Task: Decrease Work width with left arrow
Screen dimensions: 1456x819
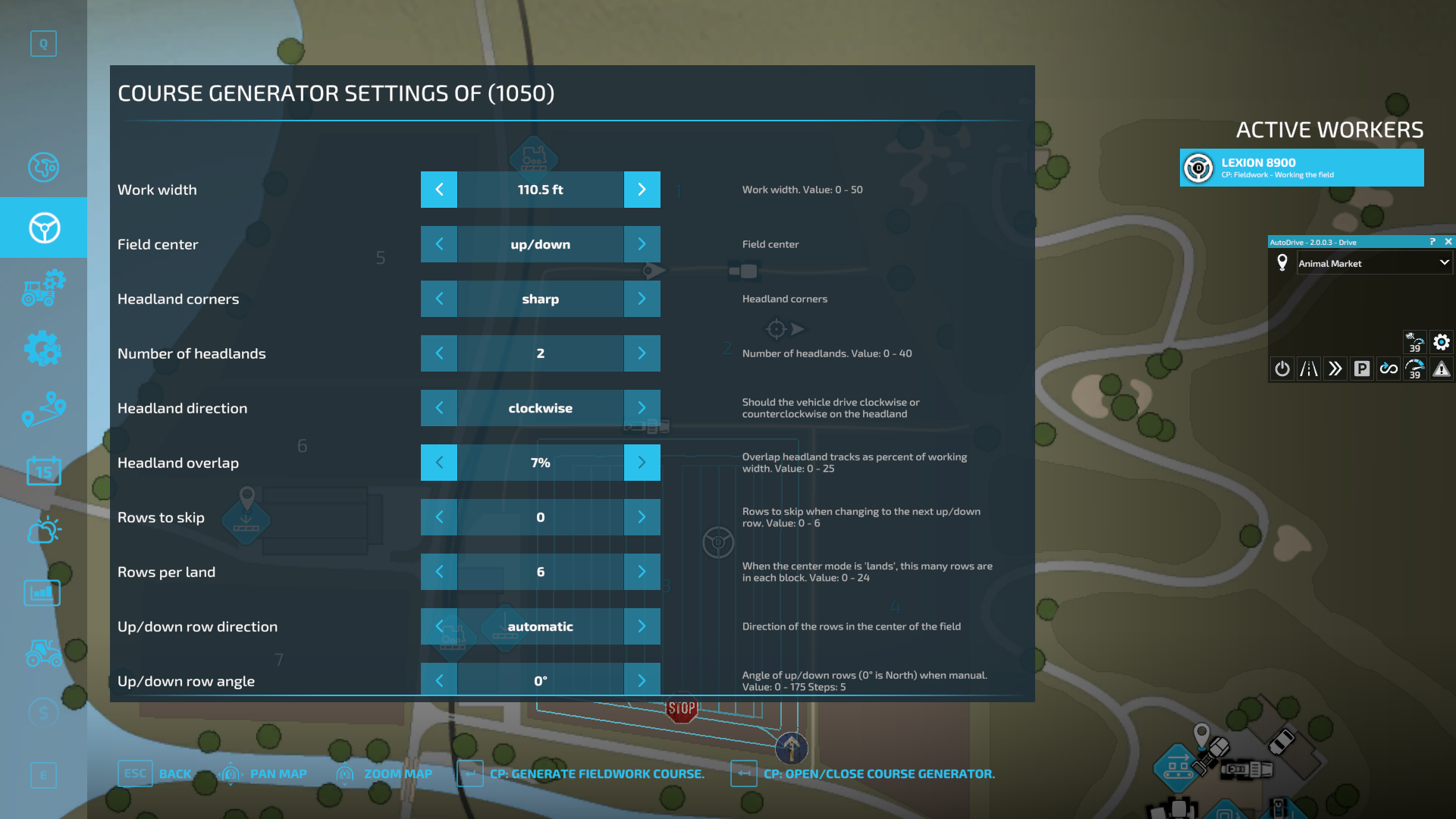Action: pyautogui.click(x=438, y=190)
